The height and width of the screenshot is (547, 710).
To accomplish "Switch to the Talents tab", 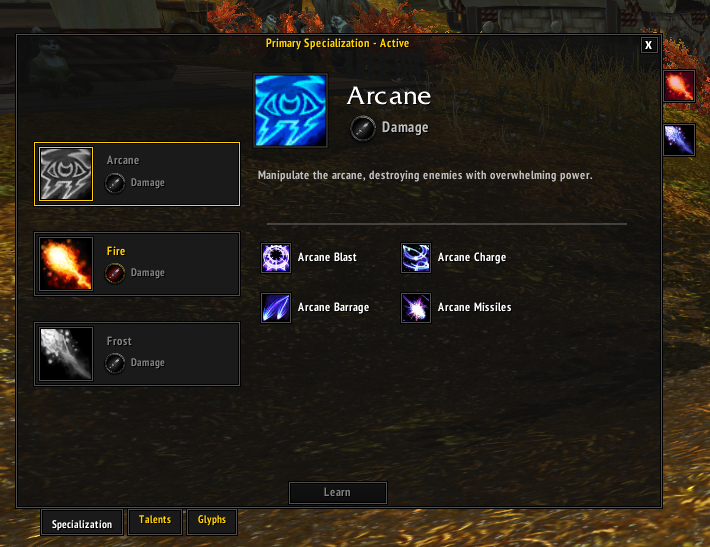I will 155,520.
